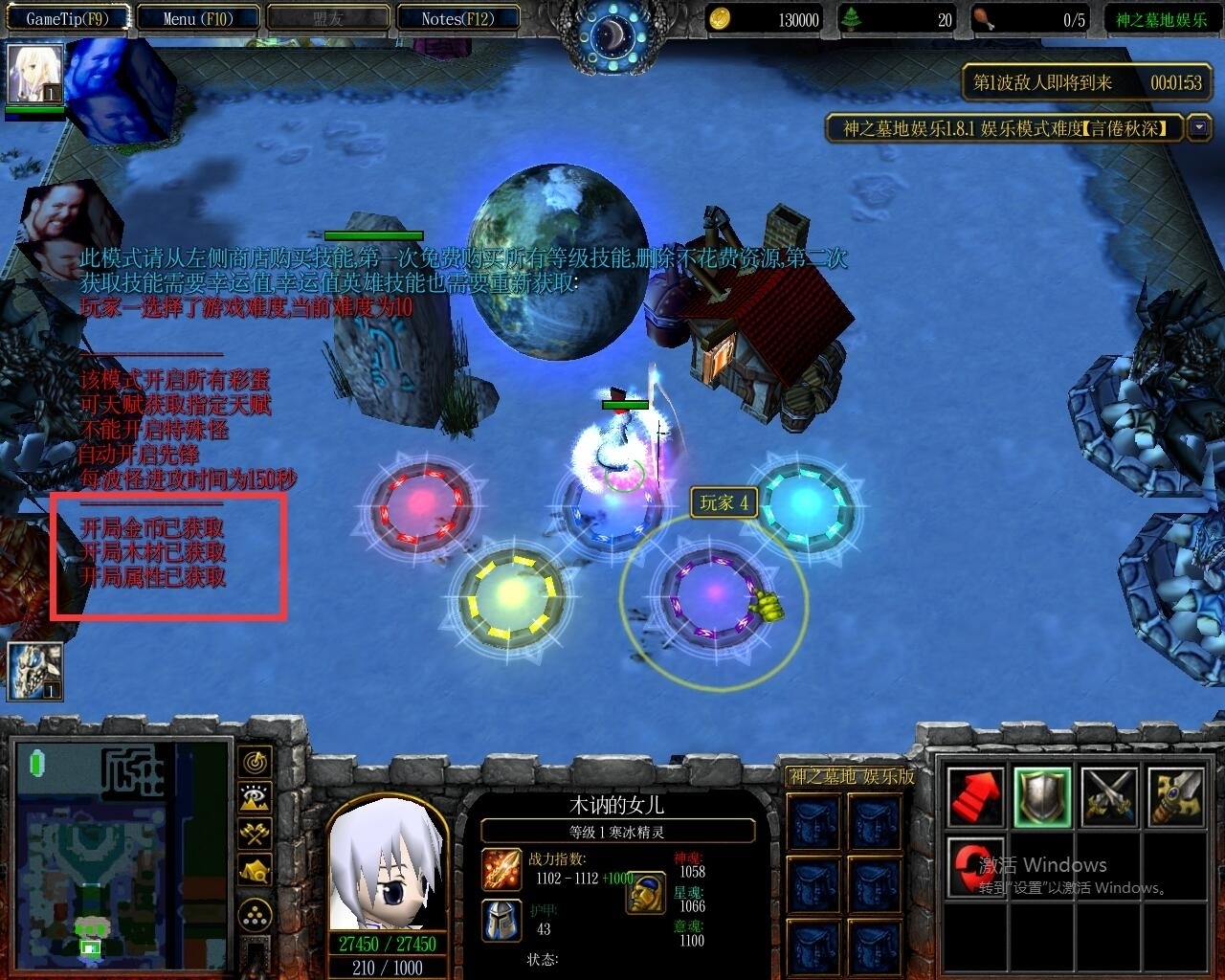This screenshot has height=980, width=1225.
Task: Activate the minimap signal ping button
Action: click(x=255, y=763)
